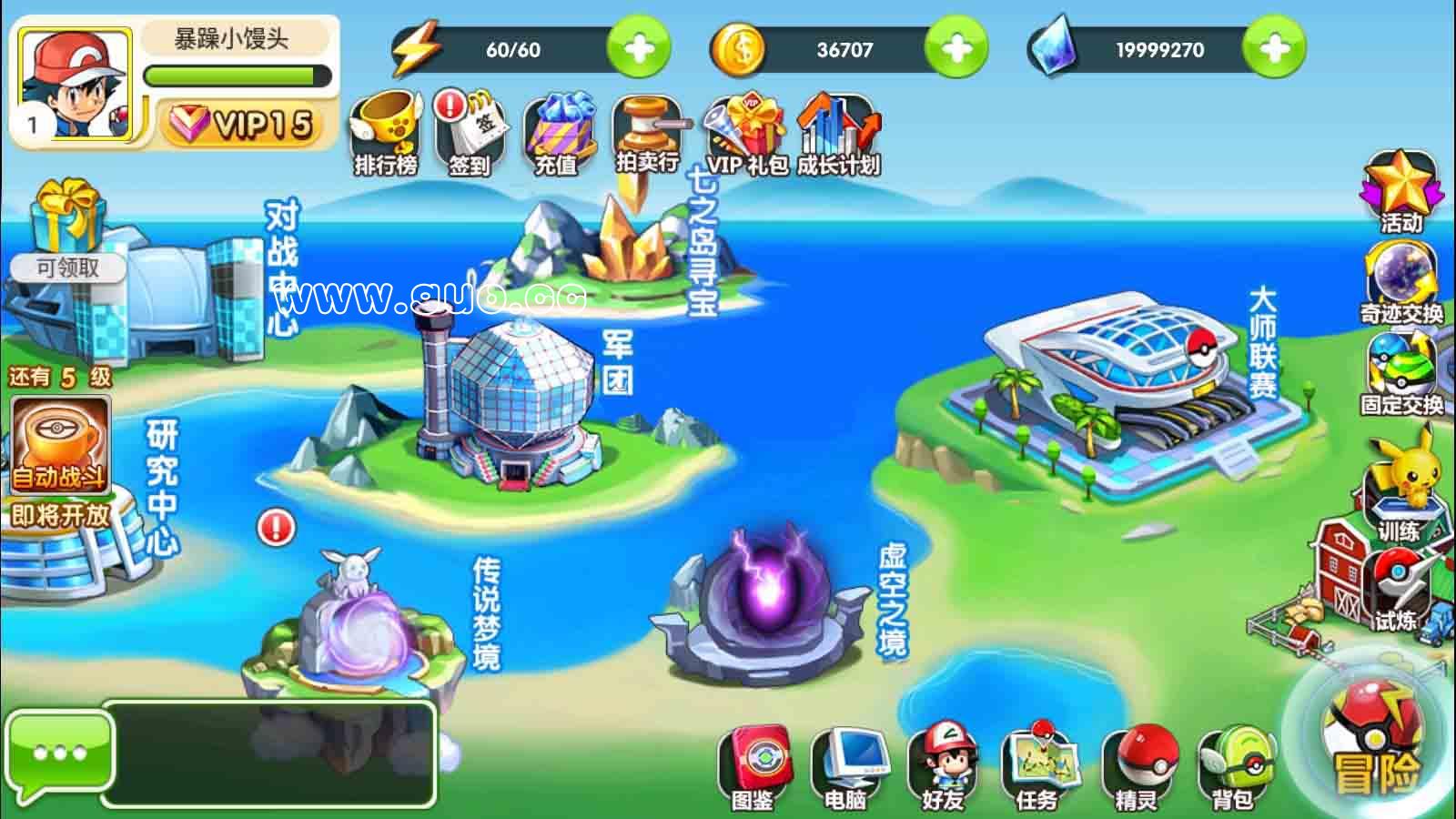Add diamonds with the plus button
The image size is (1456, 819).
point(1274,48)
